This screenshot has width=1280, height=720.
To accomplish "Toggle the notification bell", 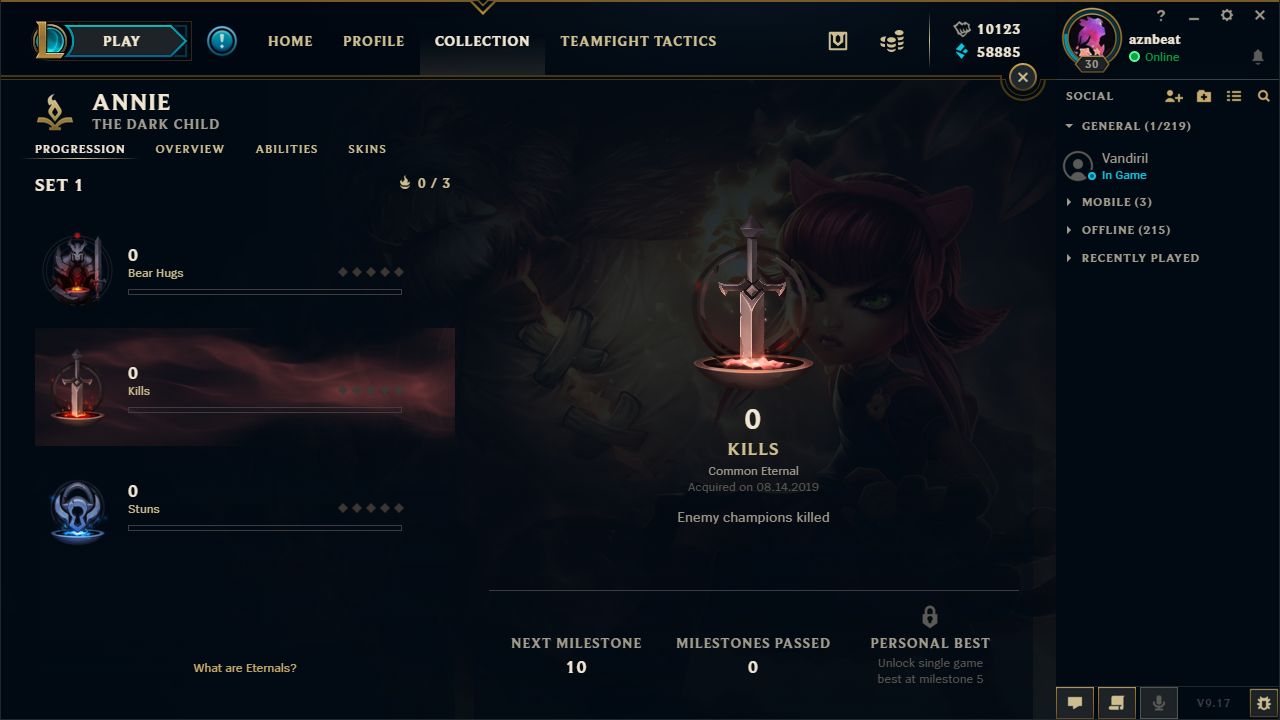I will point(1257,57).
